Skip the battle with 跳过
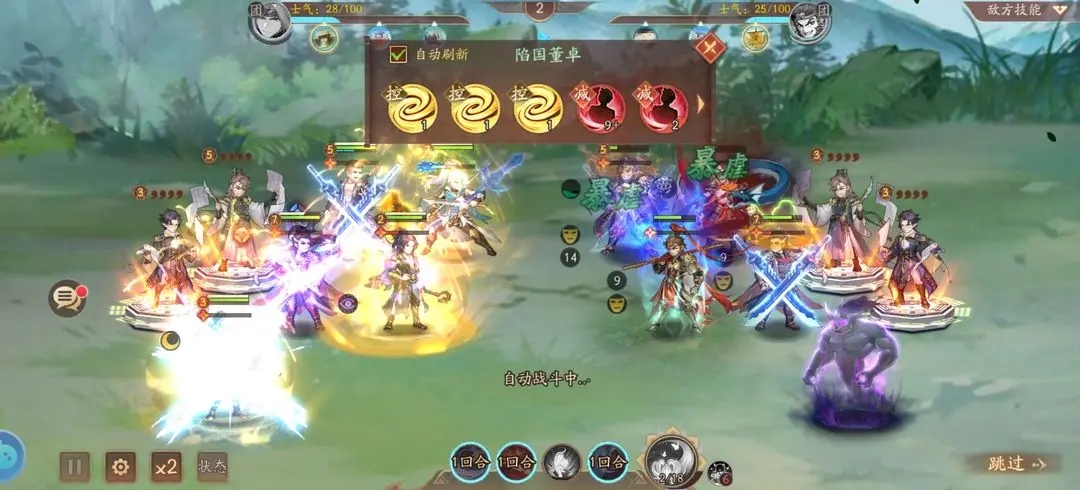Screen dimensions: 1080x490 pyautogui.click(x=1010, y=463)
